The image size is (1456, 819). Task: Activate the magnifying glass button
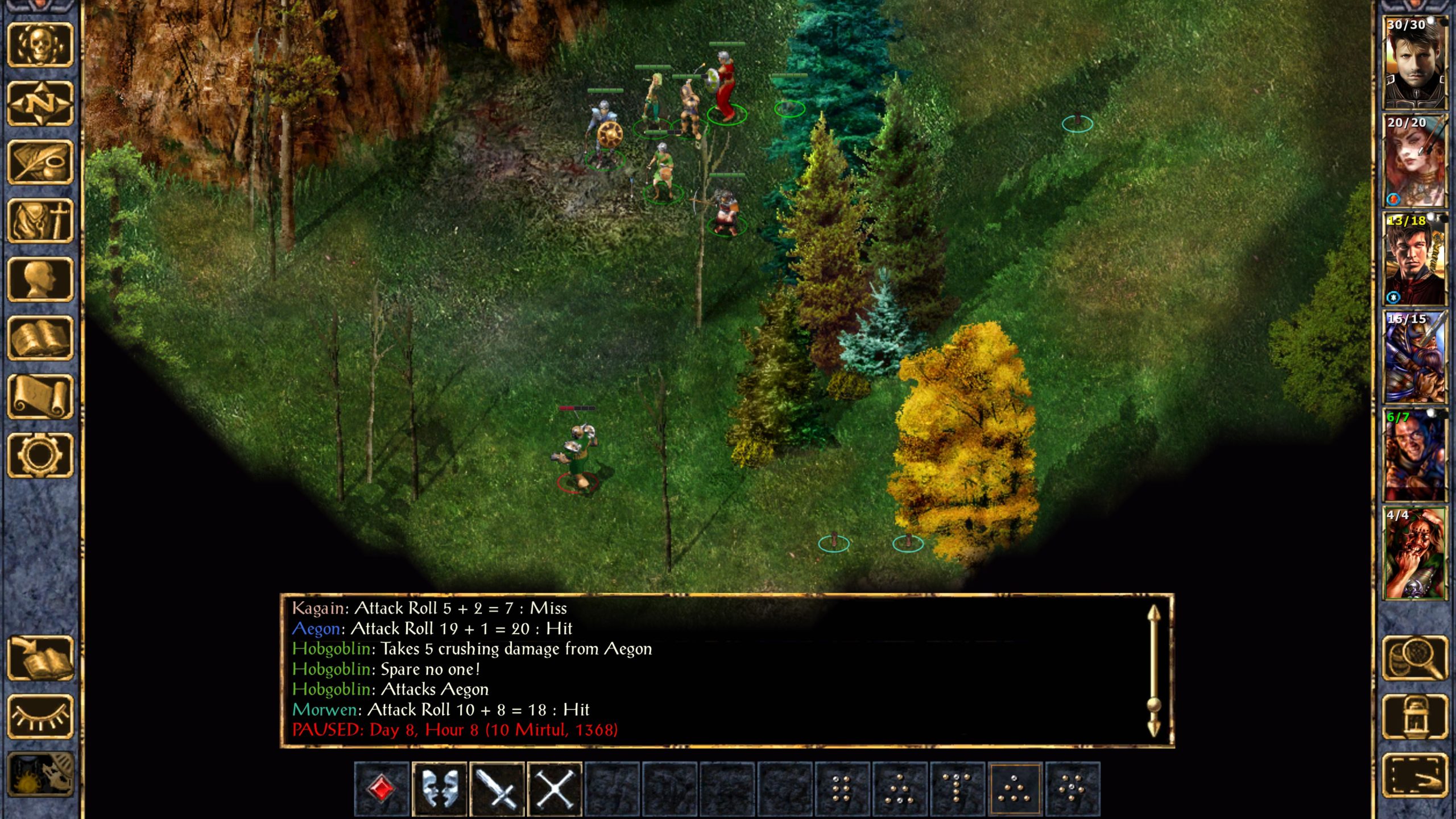click(x=1414, y=658)
